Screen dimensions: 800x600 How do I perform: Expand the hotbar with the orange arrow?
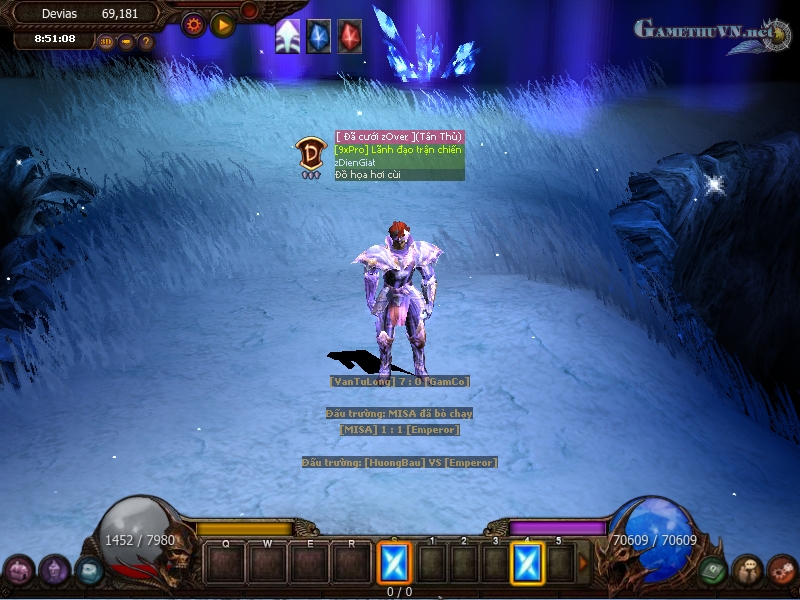584,564
